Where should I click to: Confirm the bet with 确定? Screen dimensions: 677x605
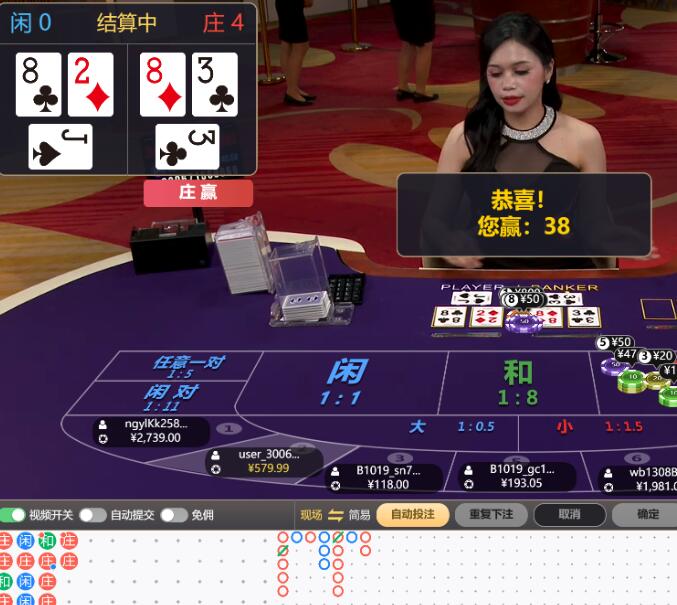click(647, 514)
